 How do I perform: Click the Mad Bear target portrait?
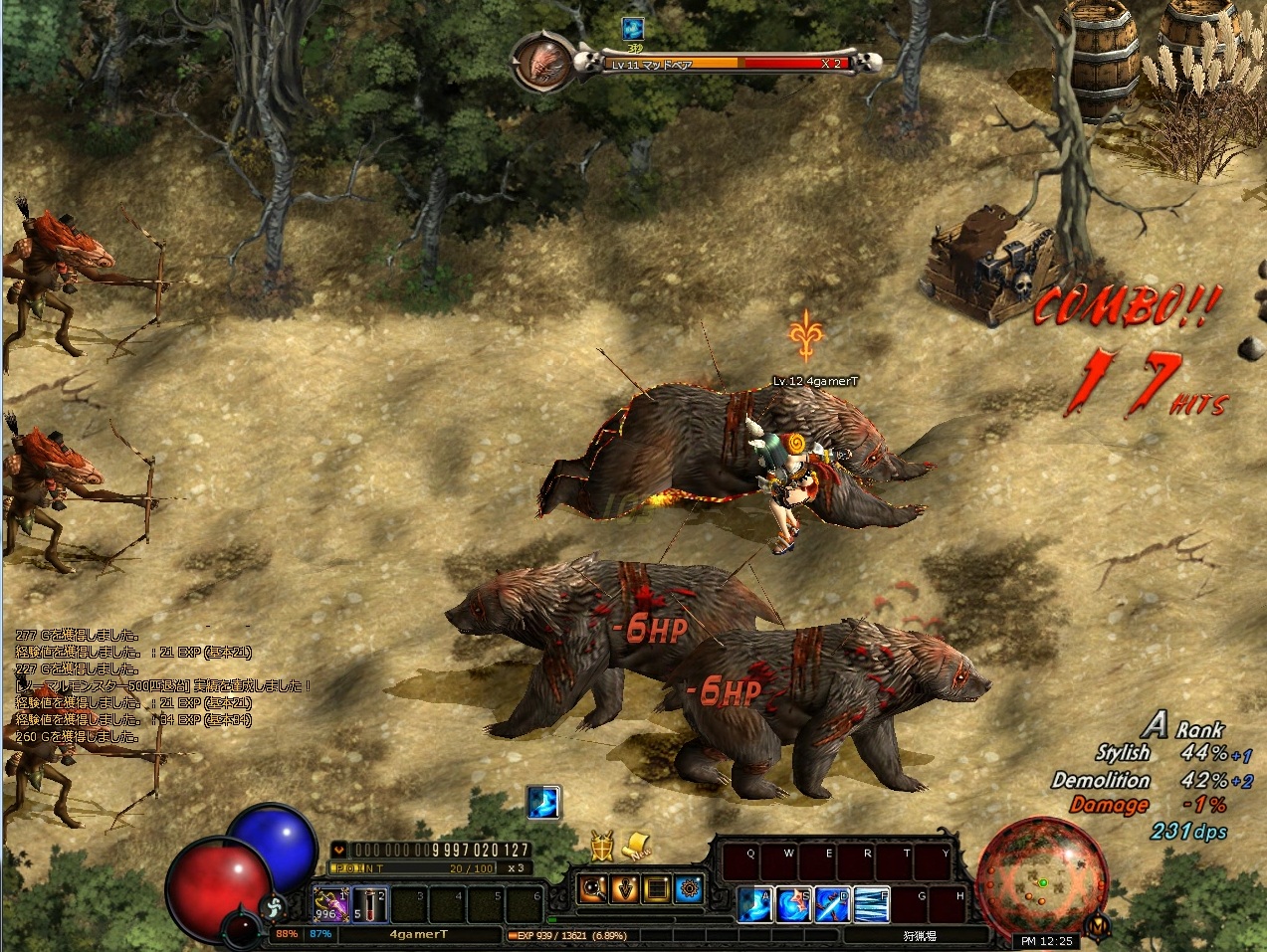(544, 63)
